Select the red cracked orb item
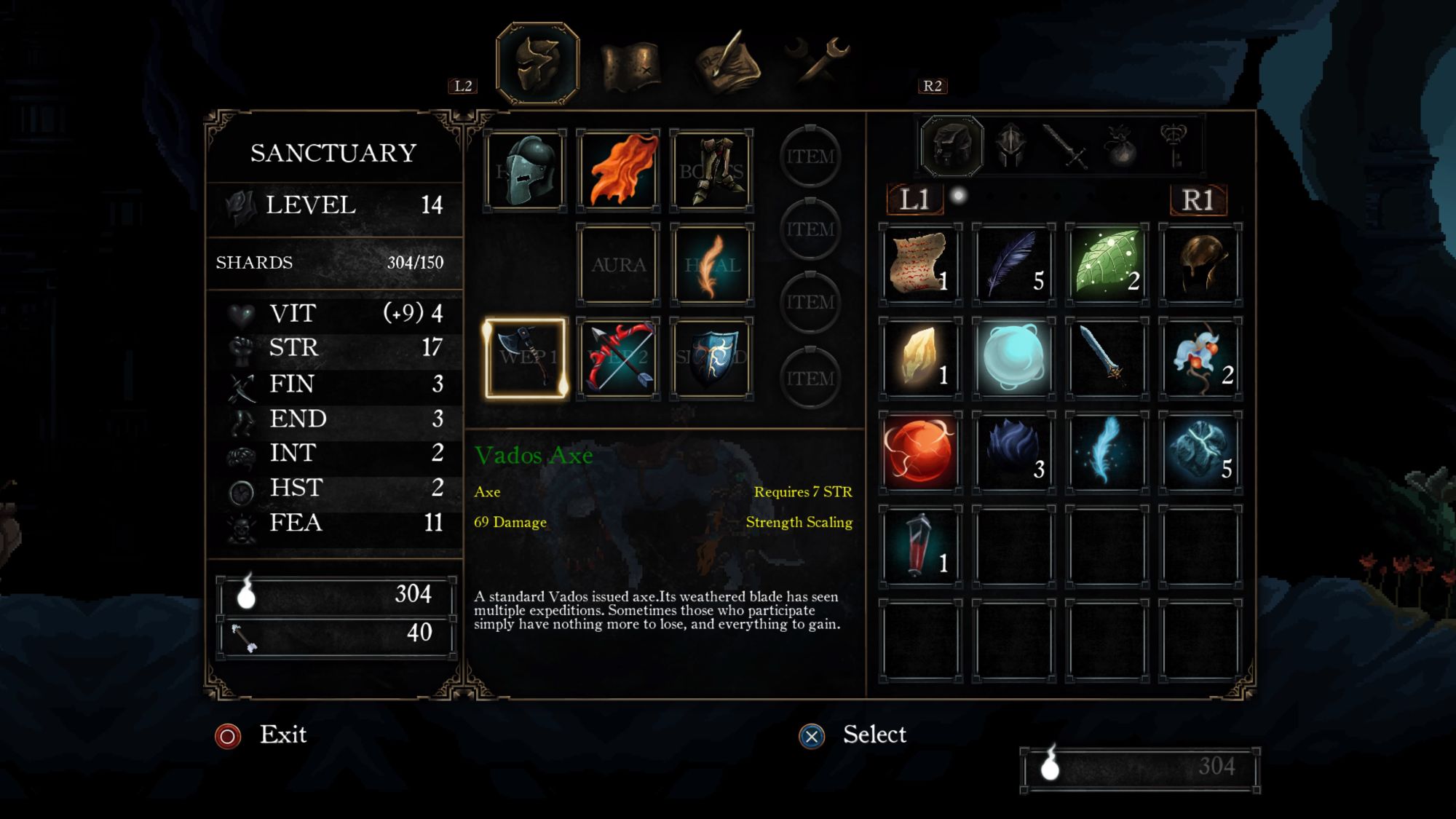 920,451
